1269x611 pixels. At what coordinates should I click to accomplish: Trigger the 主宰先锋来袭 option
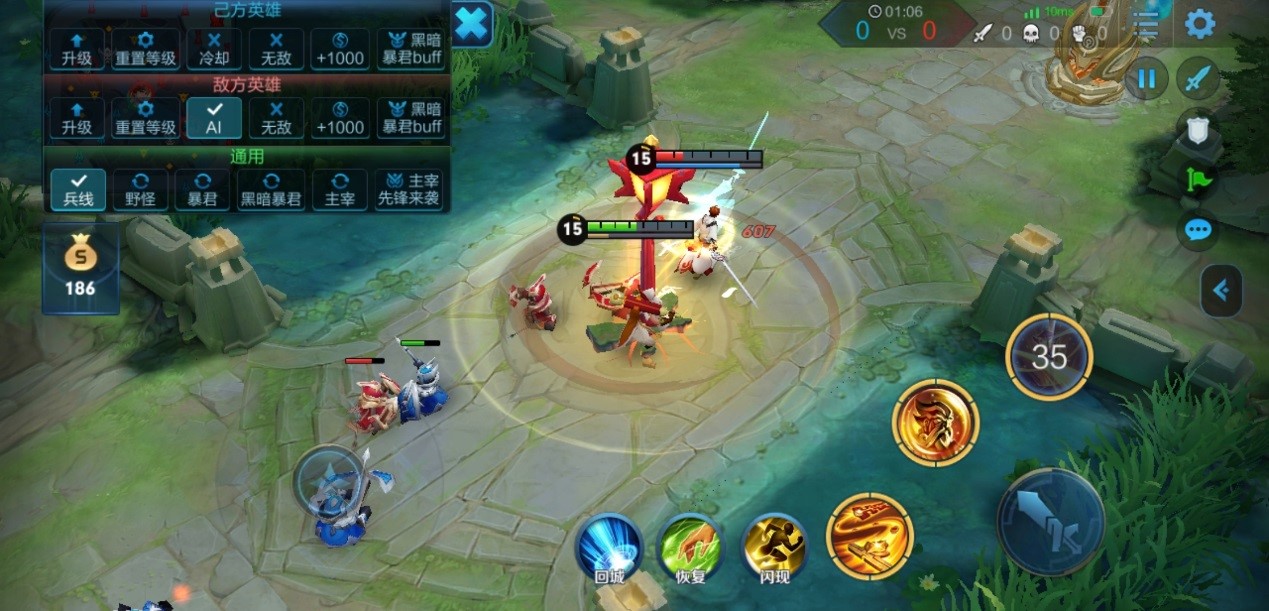(x=409, y=188)
